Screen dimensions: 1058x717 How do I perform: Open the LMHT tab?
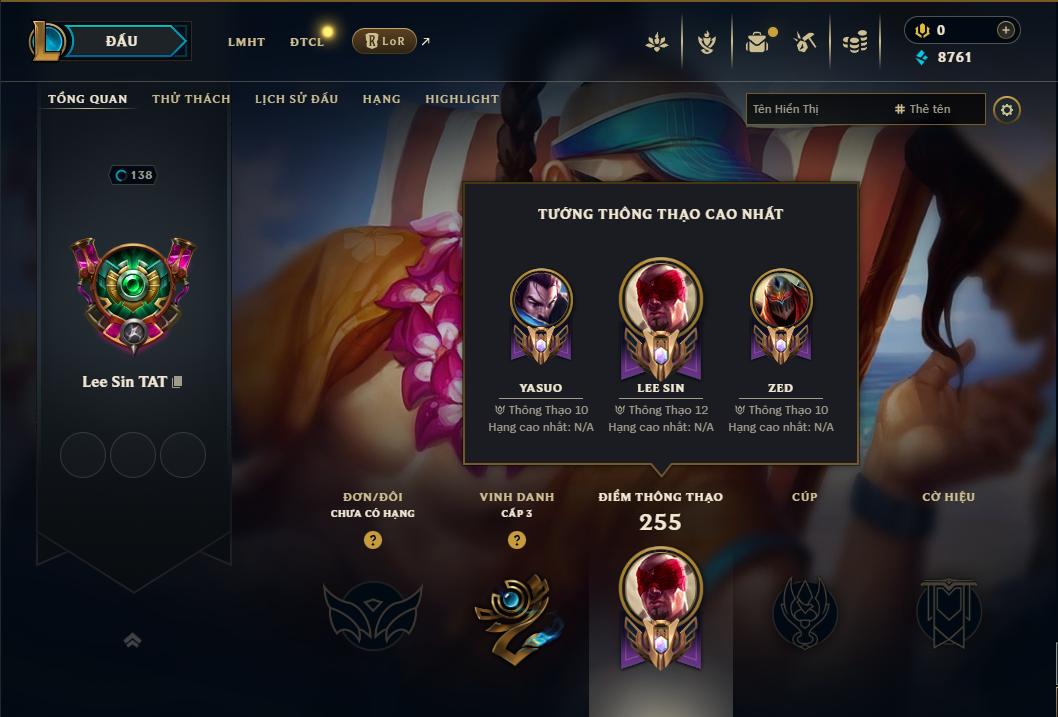(246, 42)
